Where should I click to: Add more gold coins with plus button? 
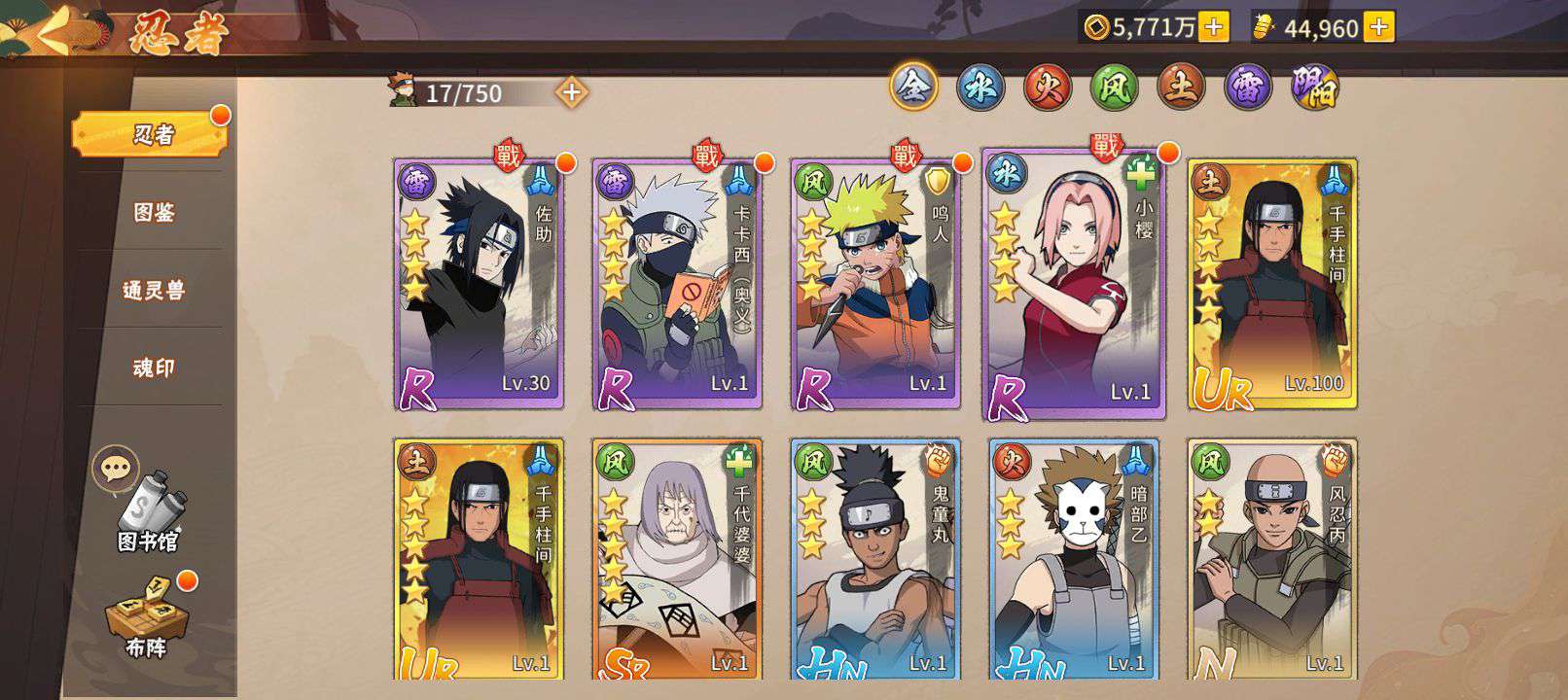coord(1213,27)
